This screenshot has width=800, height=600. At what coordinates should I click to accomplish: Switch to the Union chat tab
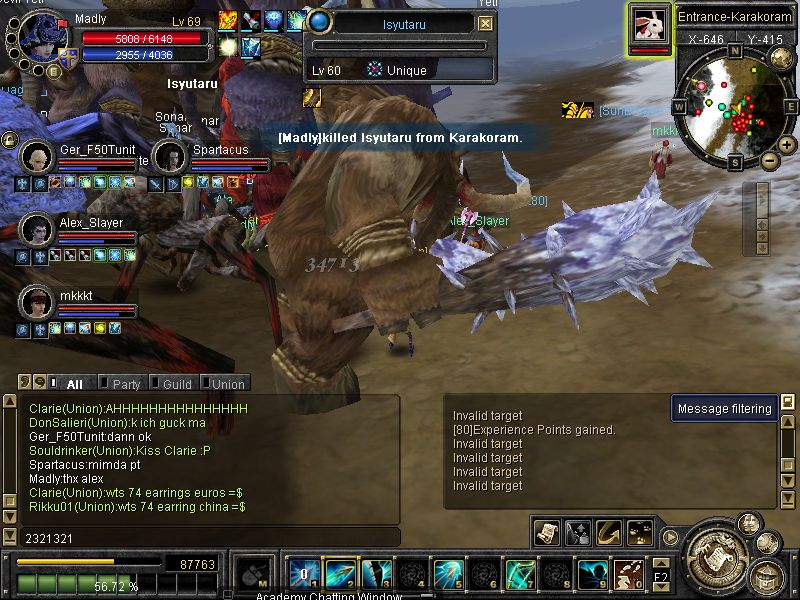(227, 383)
